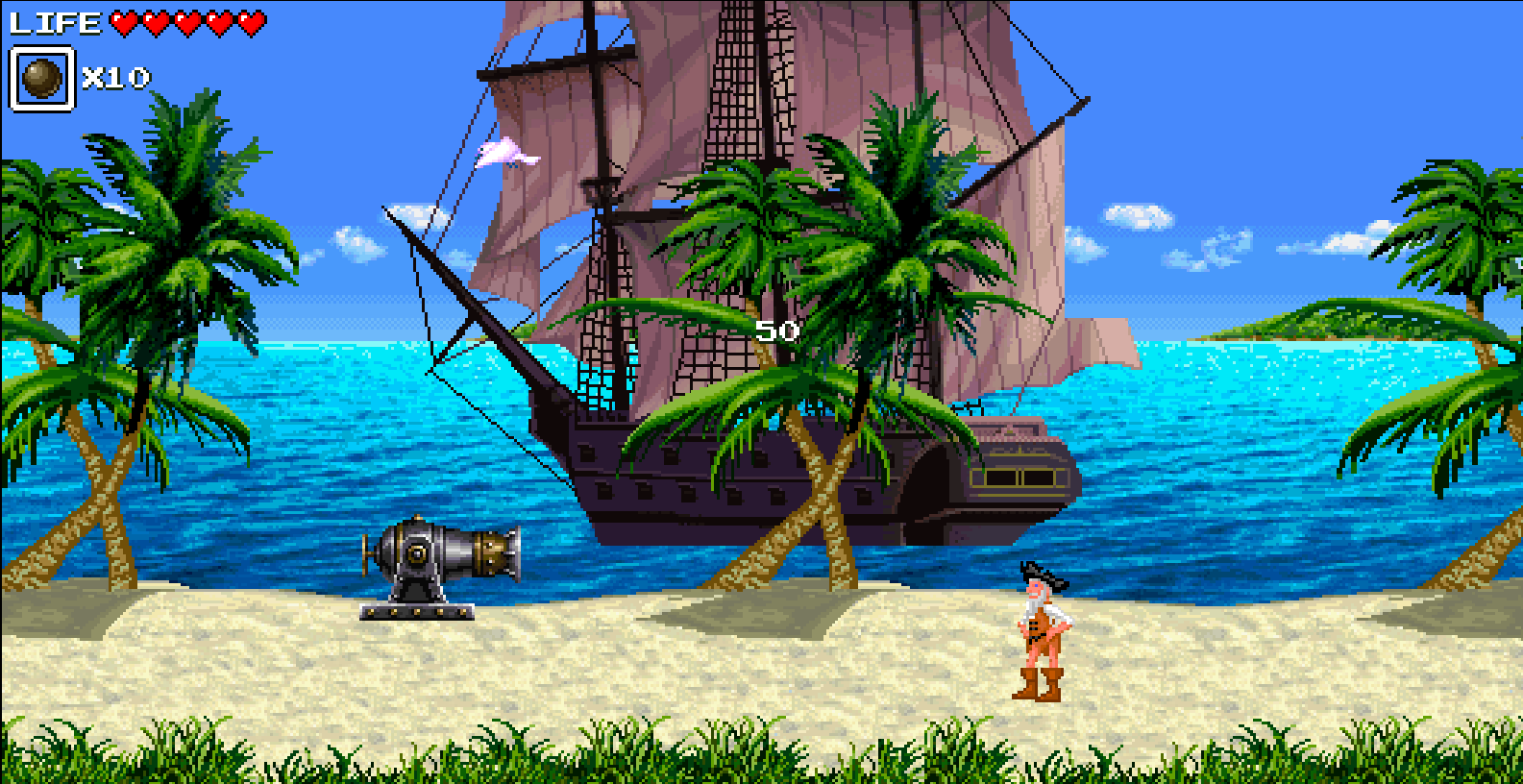Click the pink flag atop the mast
The width and height of the screenshot is (1523, 784).
tap(504, 154)
